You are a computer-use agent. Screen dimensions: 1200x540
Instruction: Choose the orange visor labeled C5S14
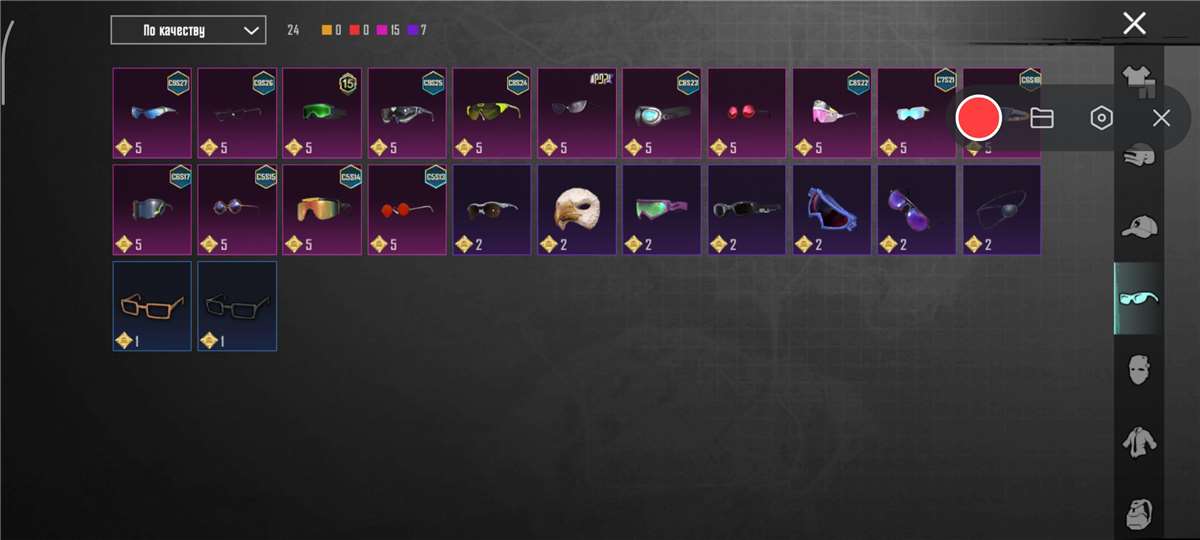322,209
